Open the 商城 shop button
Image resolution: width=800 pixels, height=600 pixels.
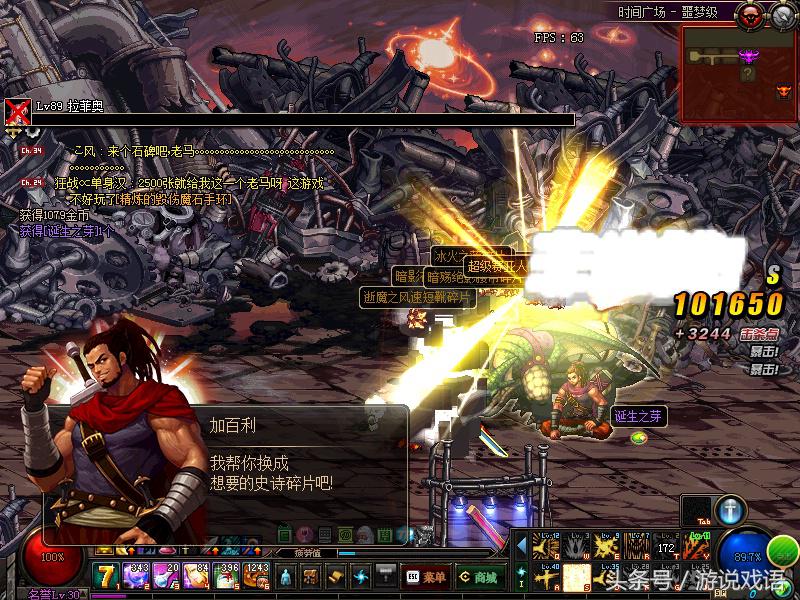481,576
